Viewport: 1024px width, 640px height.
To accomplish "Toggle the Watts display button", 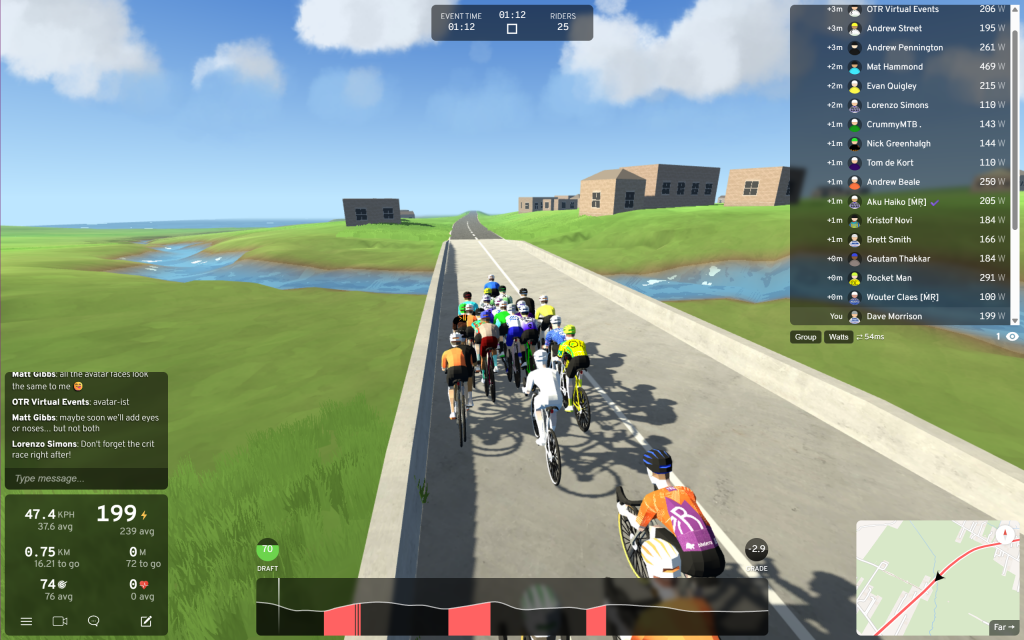I will tap(838, 337).
